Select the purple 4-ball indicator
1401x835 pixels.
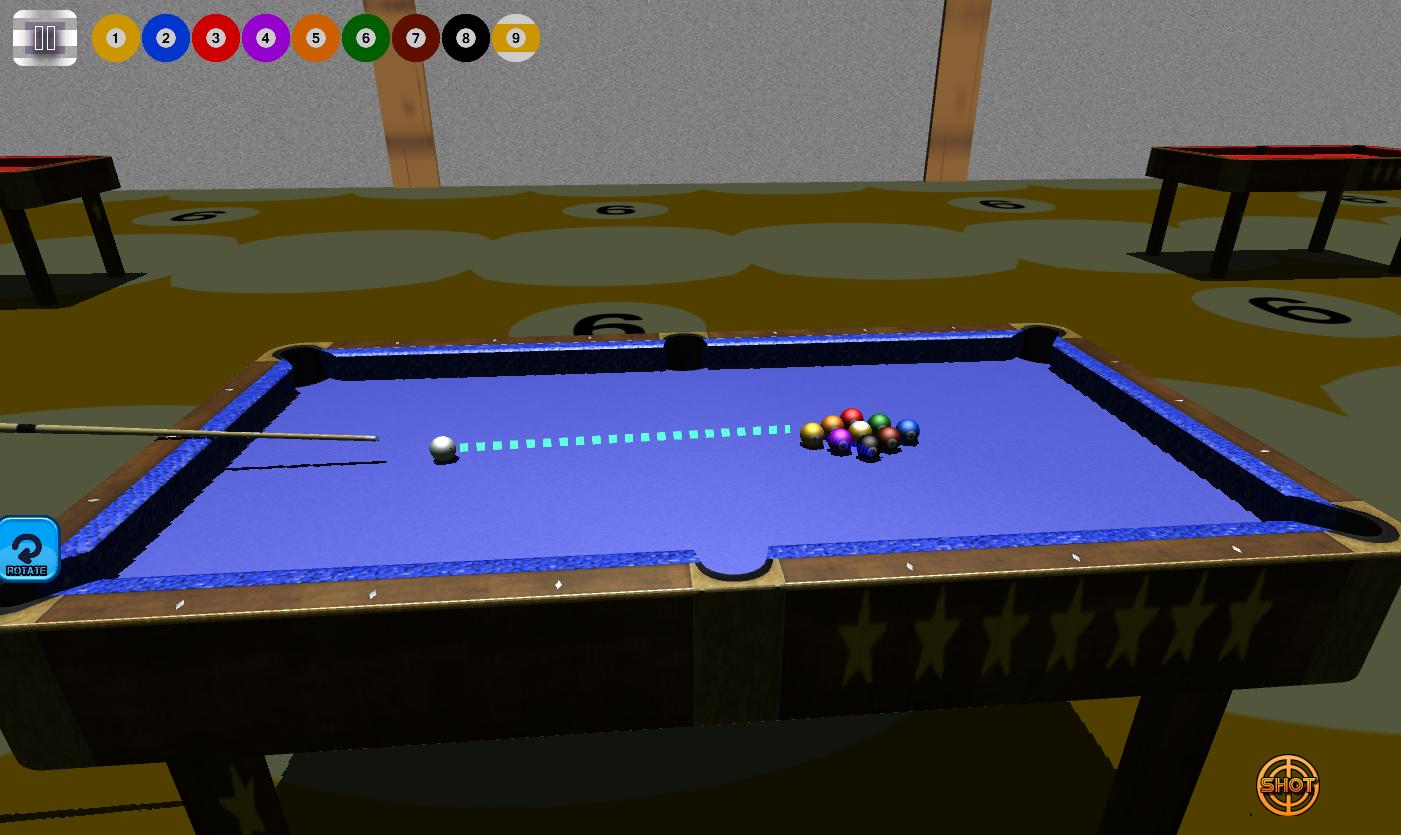tap(265, 38)
